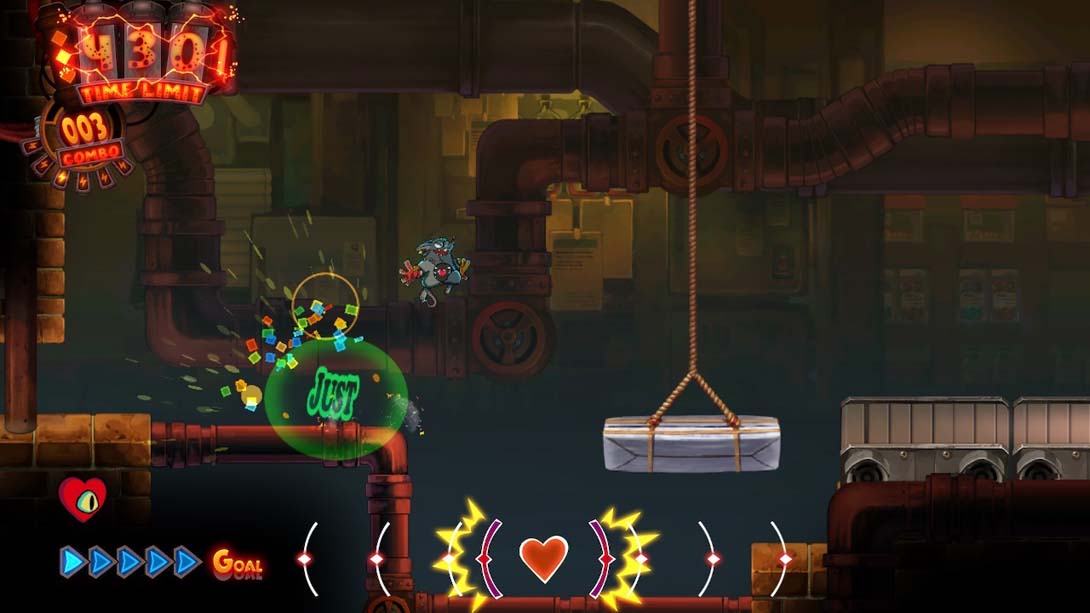Click the Goal marker on the progress track
The image size is (1090, 613).
[237, 563]
